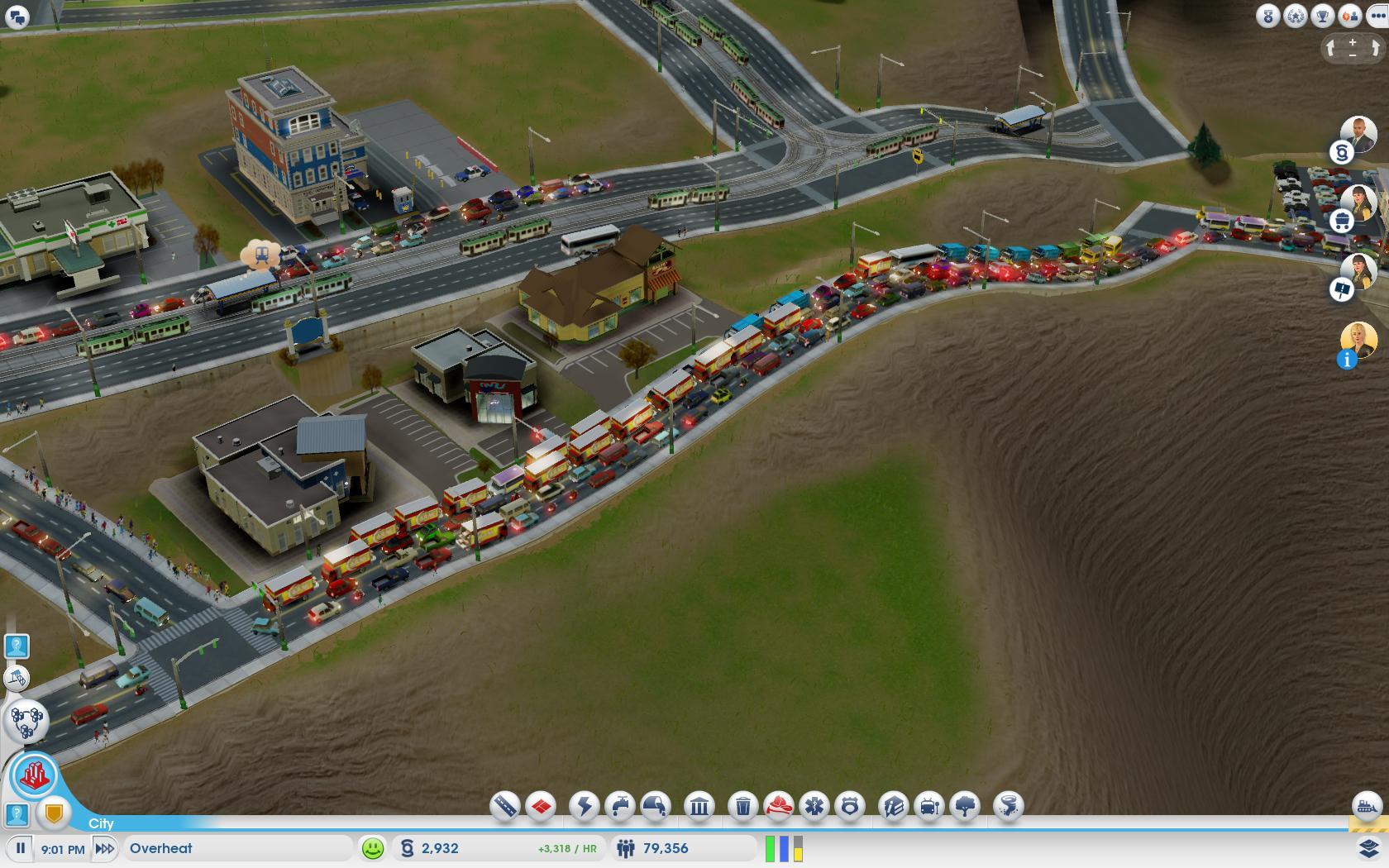This screenshot has width=1389, height=868.
Task: Open the Waste Disposal trash can menu
Action: [x=742, y=805]
